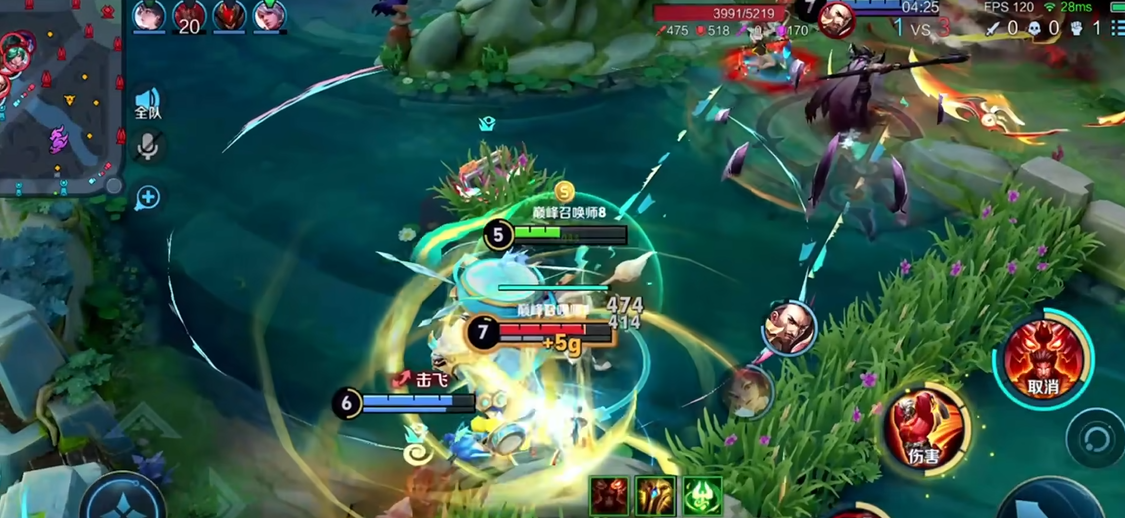Select the golden armor item icon
Viewport: 1125px width, 518px height.
[x=656, y=496]
